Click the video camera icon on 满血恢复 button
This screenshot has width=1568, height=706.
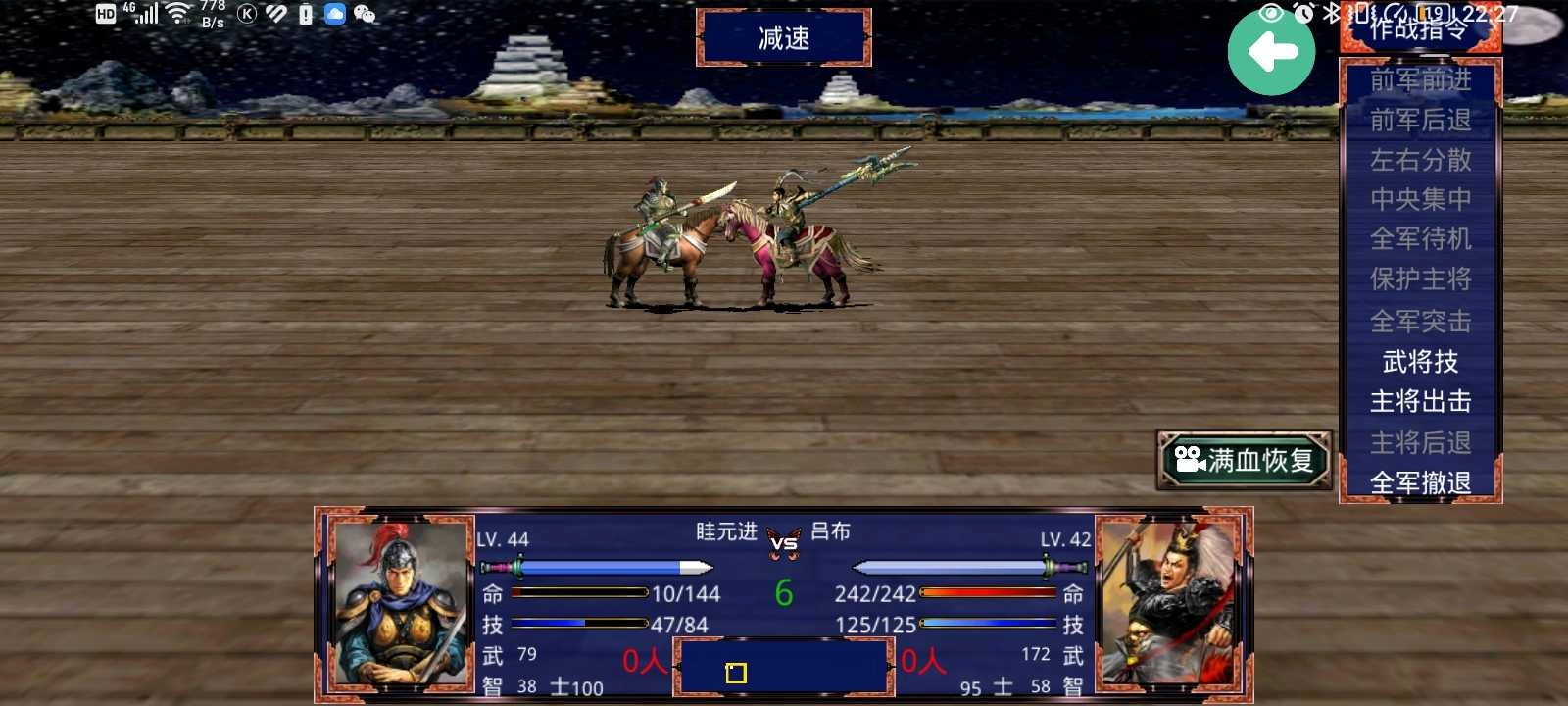click(x=1188, y=459)
